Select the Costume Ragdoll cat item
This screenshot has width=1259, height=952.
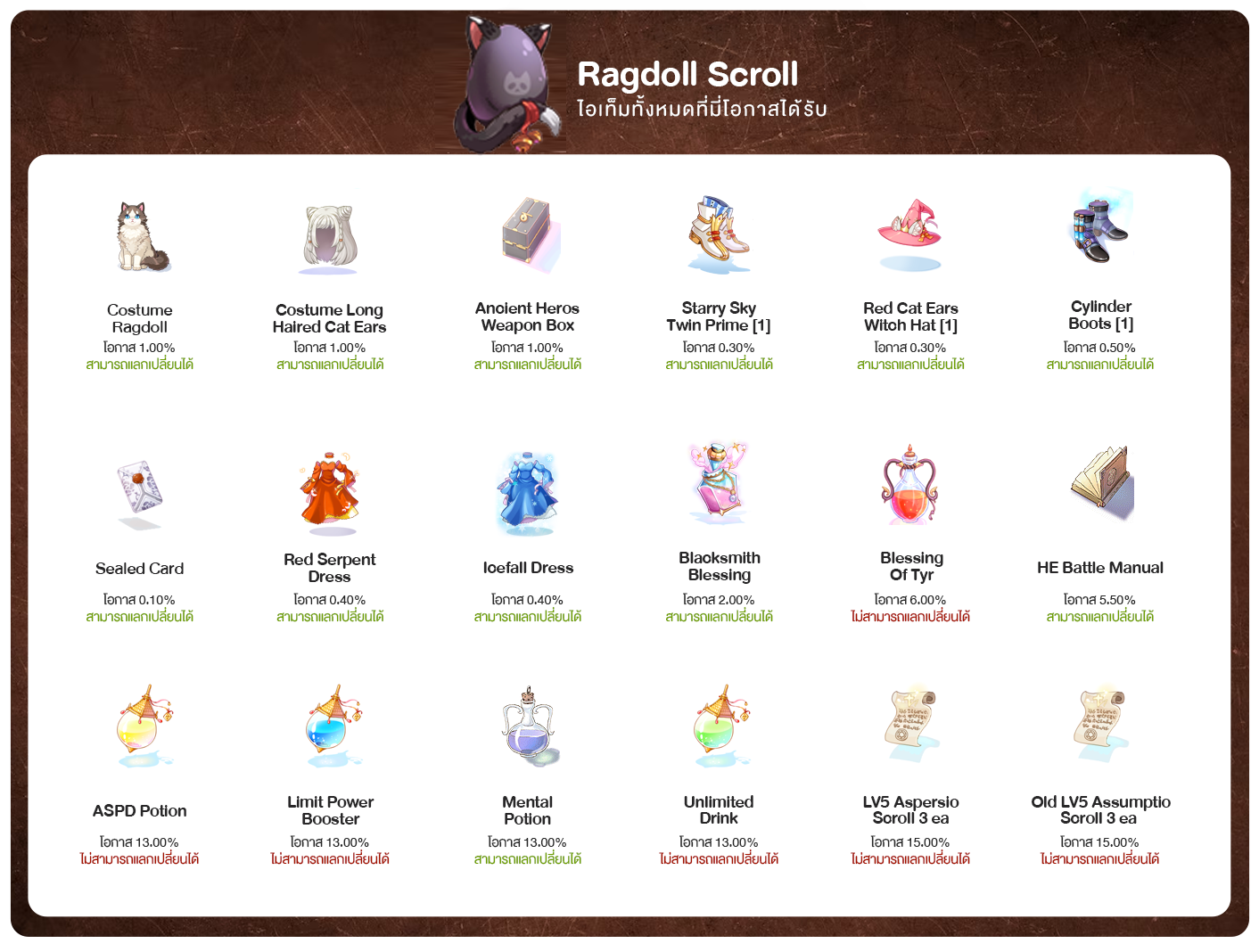pyautogui.click(x=141, y=236)
